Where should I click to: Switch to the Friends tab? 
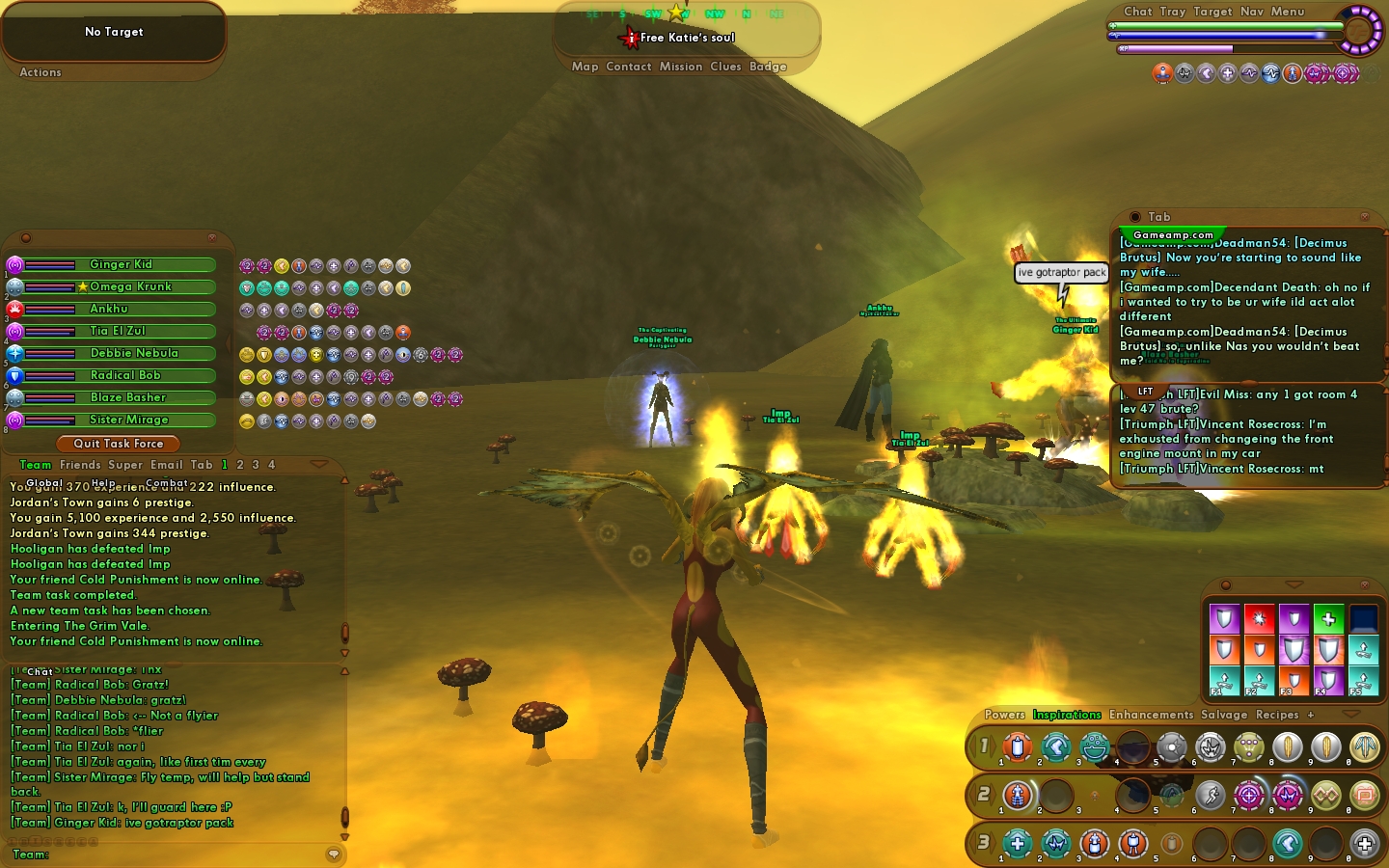(x=80, y=465)
